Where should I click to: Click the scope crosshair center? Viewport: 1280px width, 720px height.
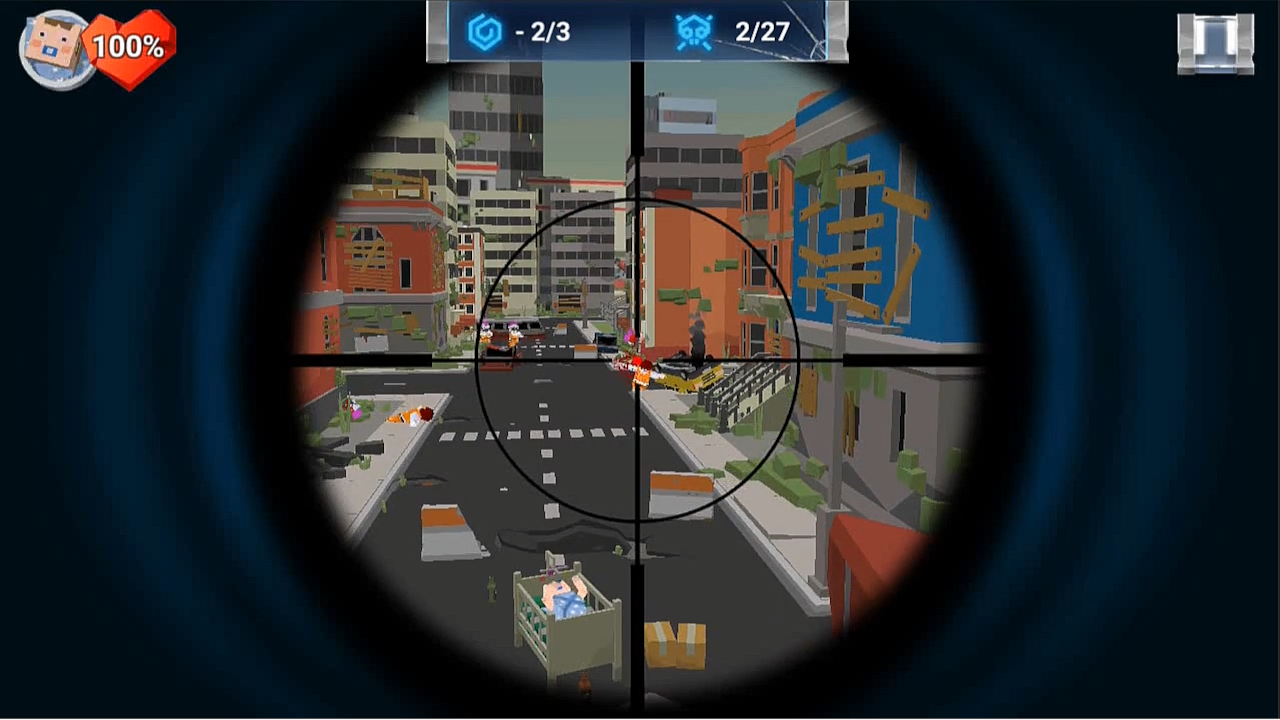pos(638,360)
